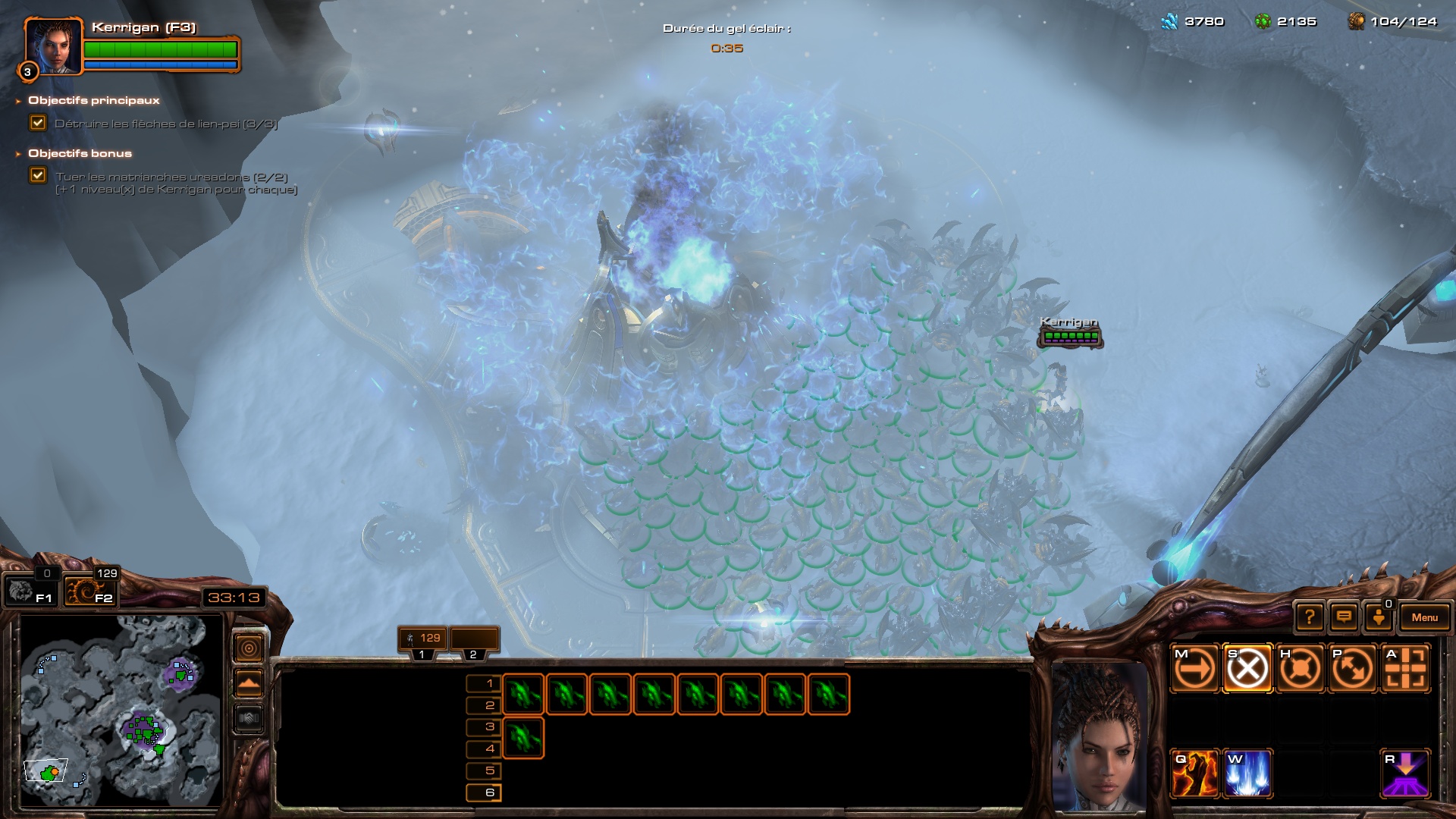Toggle minimap terrain display

(x=249, y=683)
